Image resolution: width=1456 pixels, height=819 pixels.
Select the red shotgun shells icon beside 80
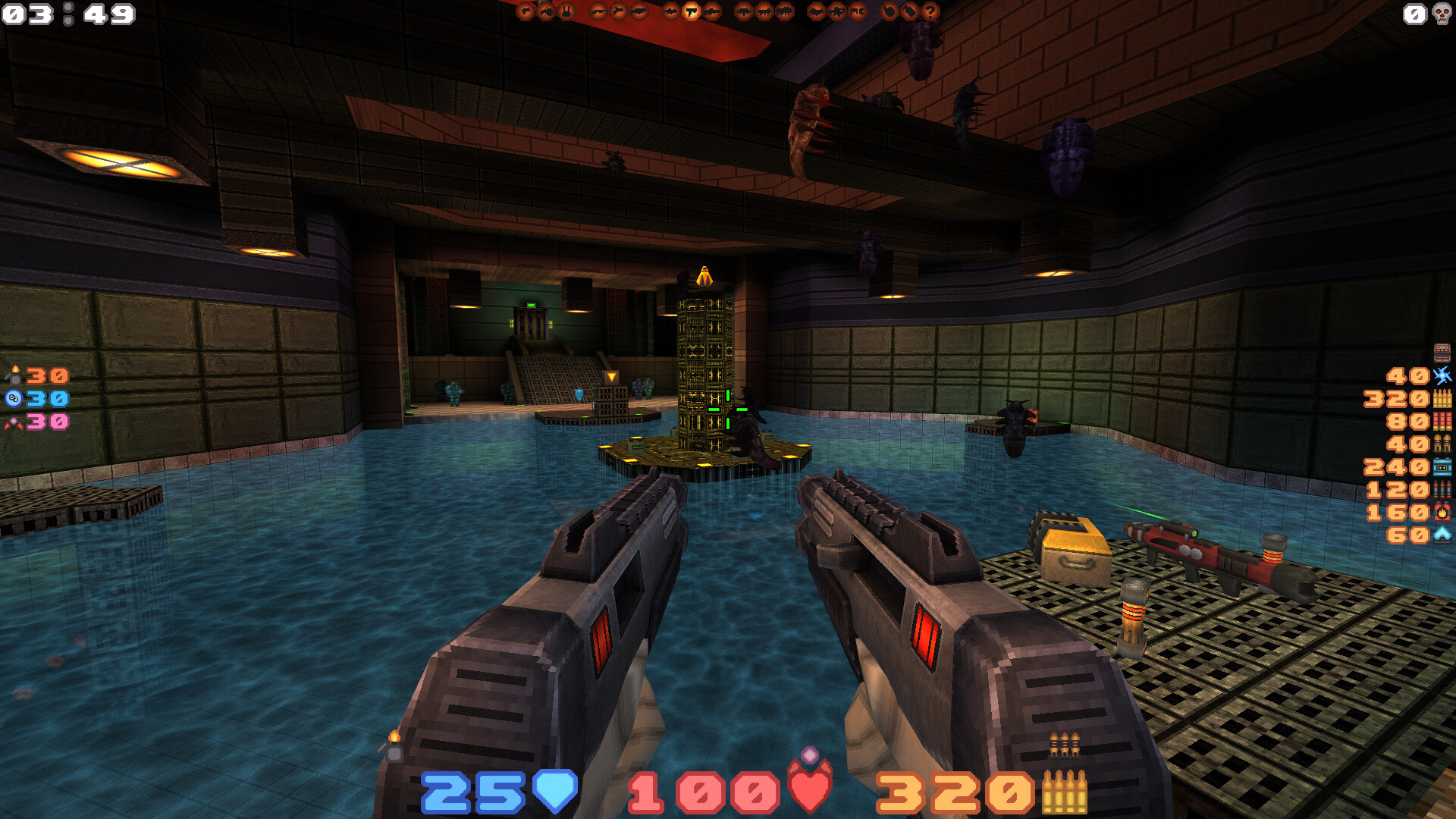pyautogui.click(x=1441, y=419)
